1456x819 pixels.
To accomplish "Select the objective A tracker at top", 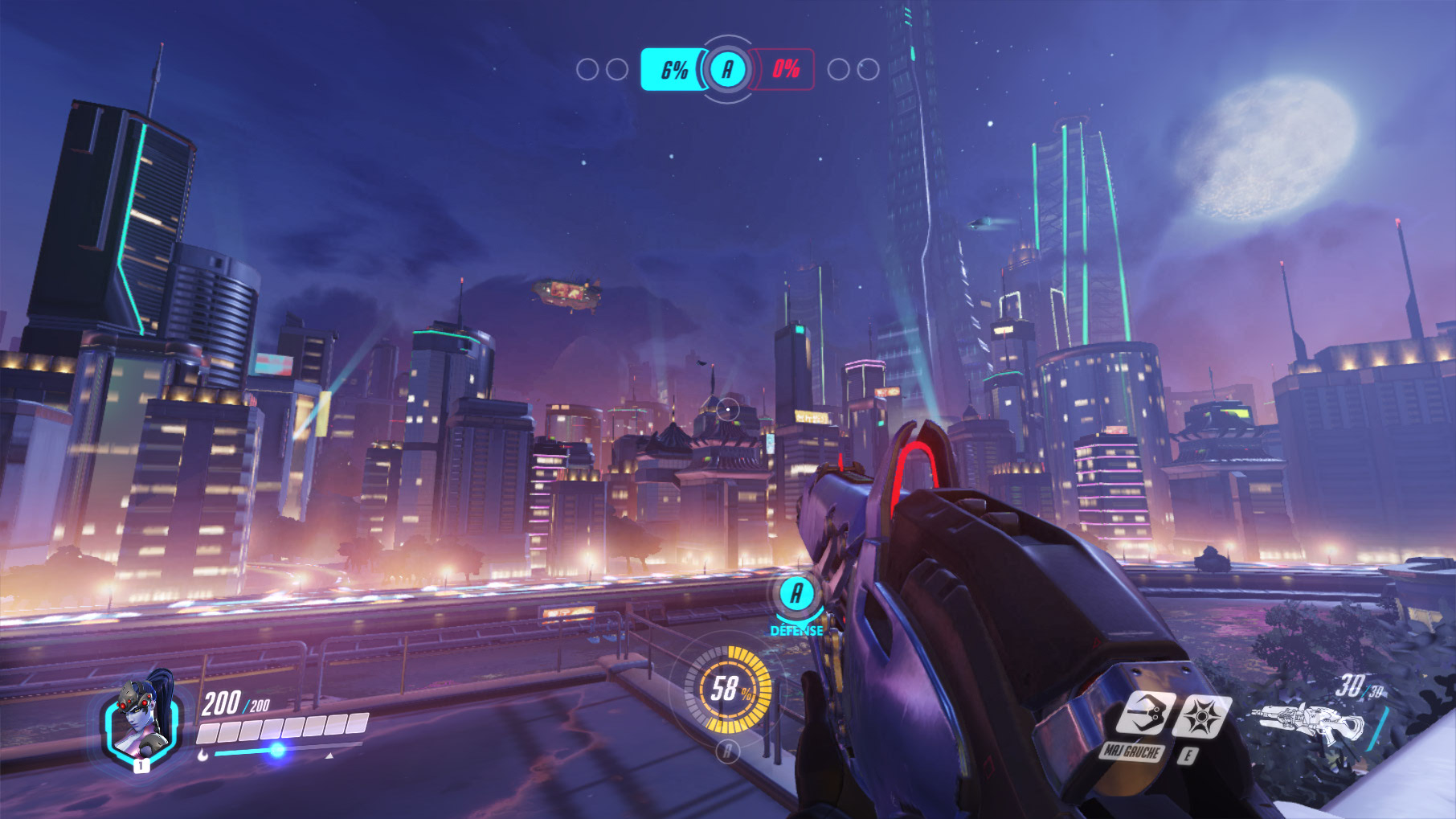I will (727, 69).
